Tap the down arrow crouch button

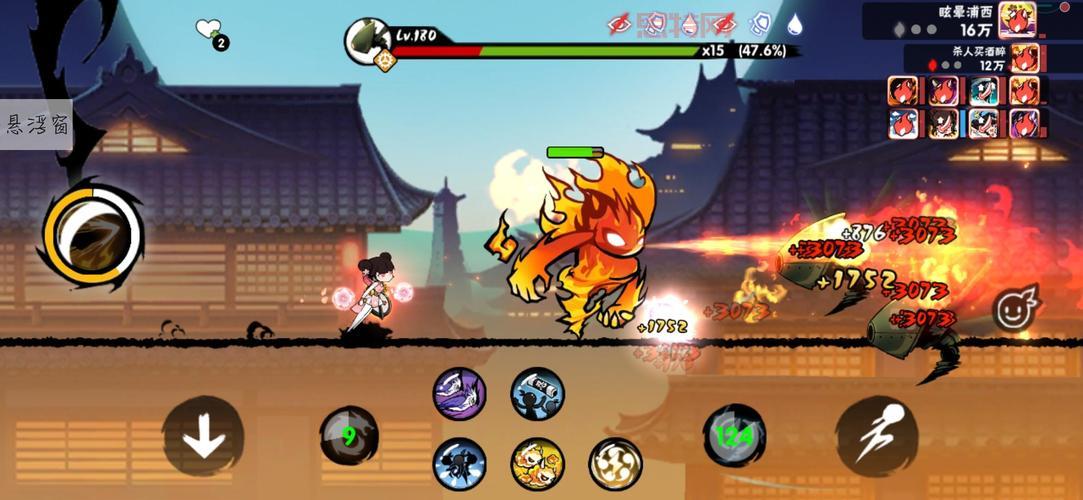(x=203, y=436)
